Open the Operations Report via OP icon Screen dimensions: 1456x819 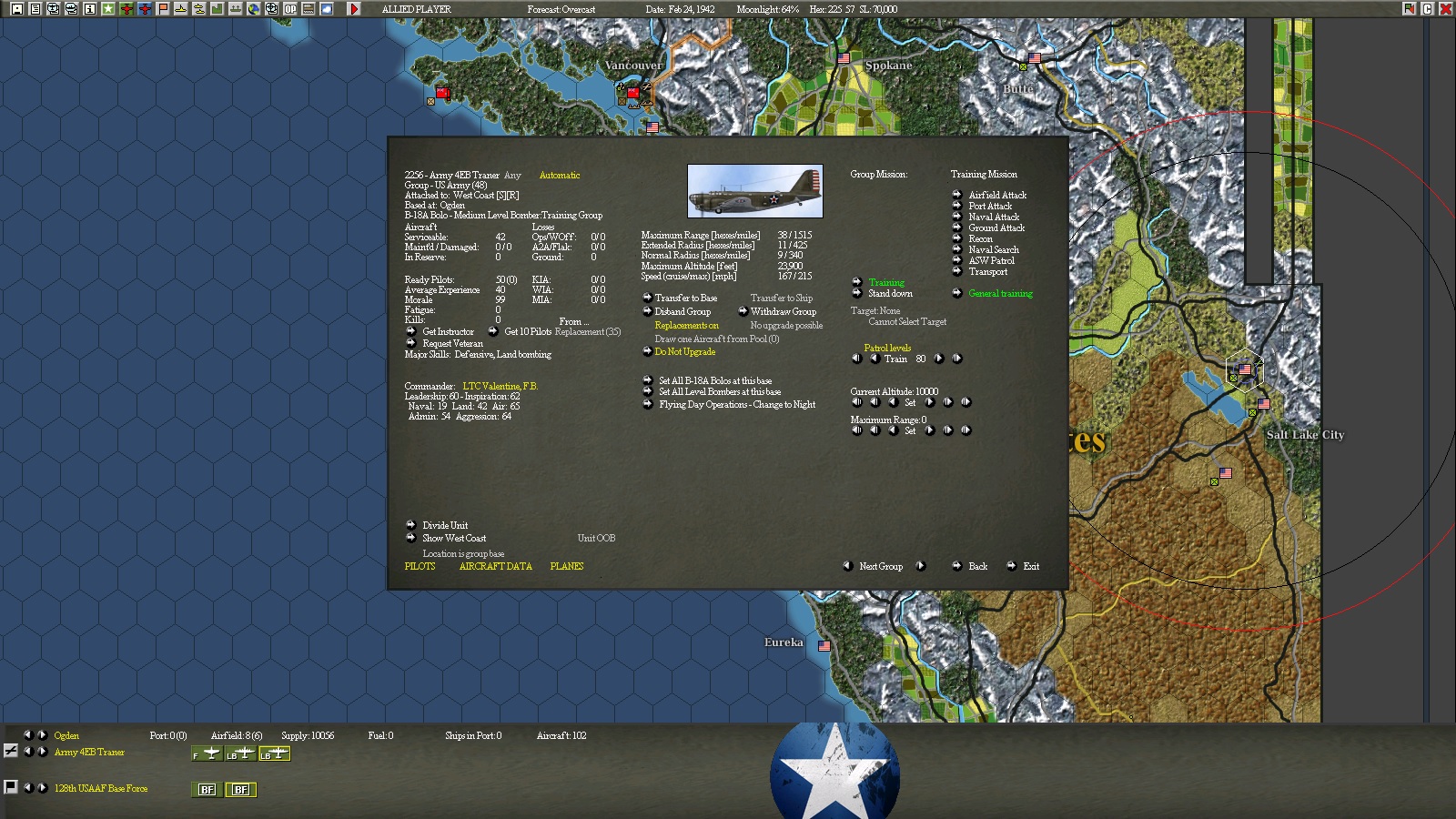click(x=289, y=8)
